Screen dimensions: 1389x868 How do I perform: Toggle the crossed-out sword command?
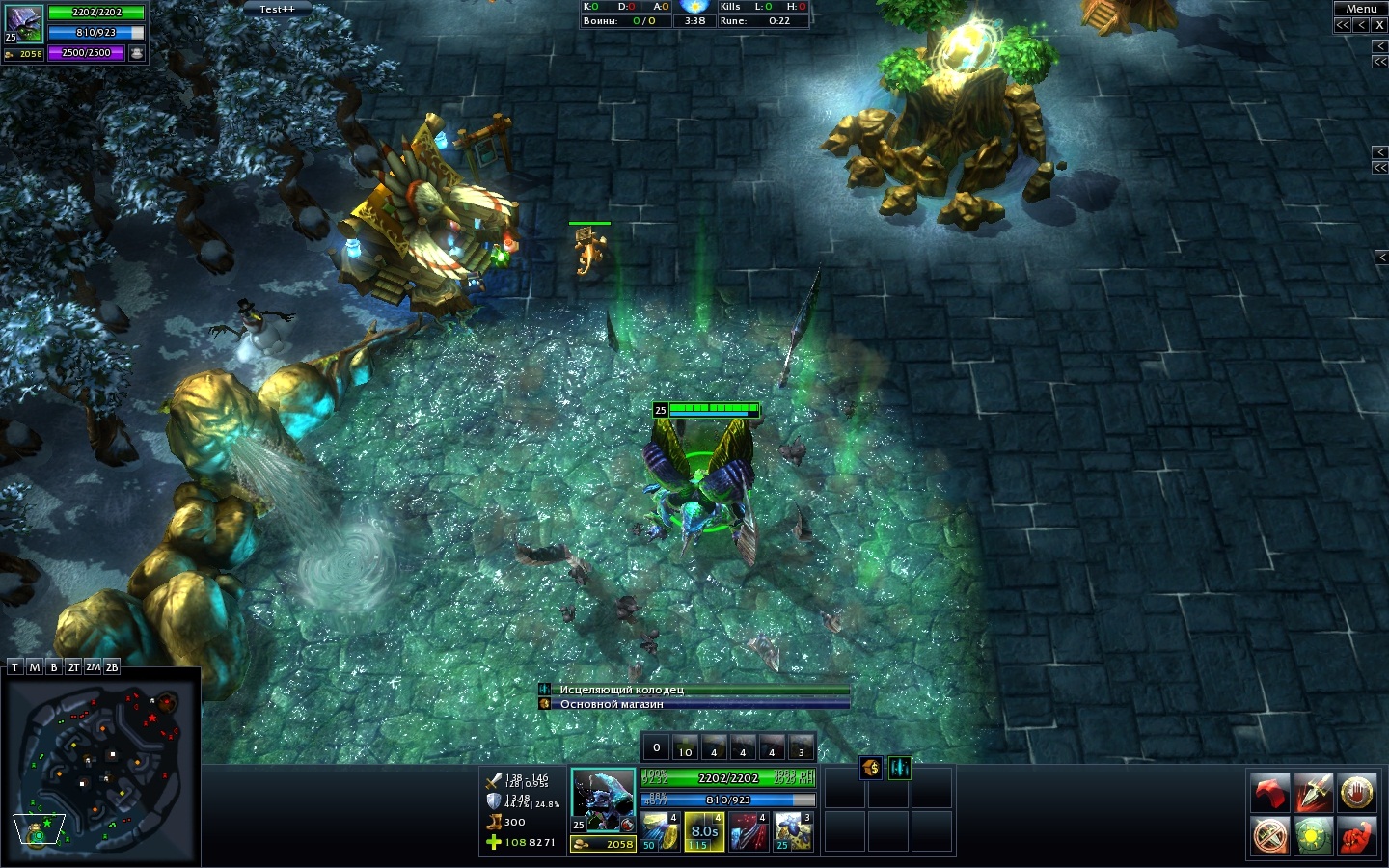pyautogui.click(x=1270, y=835)
